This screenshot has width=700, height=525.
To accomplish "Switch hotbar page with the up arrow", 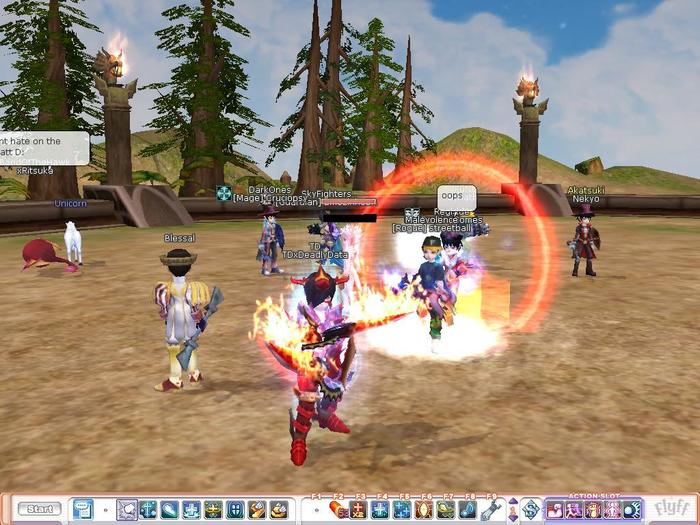I will [513, 503].
